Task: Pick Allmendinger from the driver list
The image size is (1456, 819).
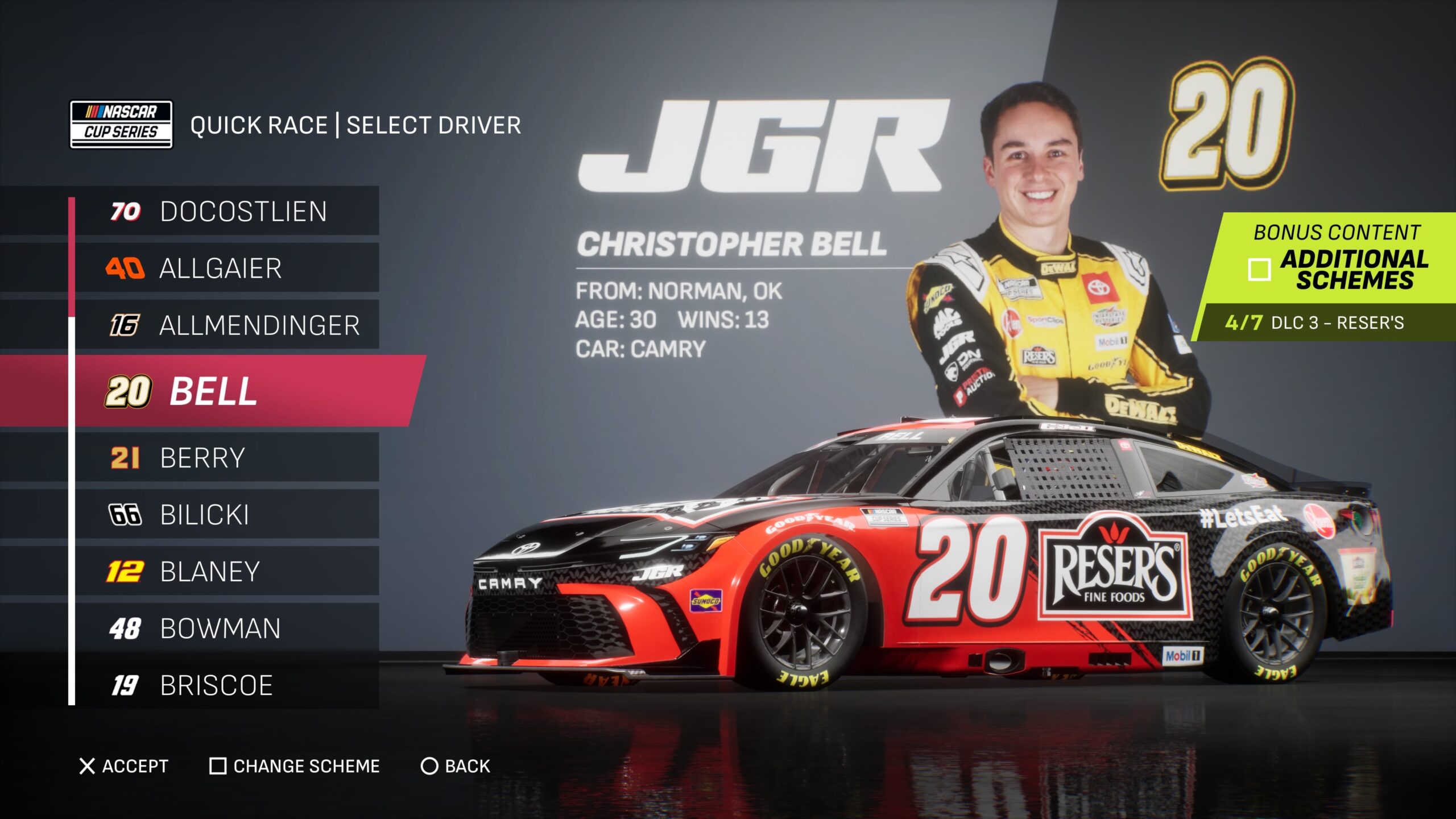Action: [x=227, y=325]
